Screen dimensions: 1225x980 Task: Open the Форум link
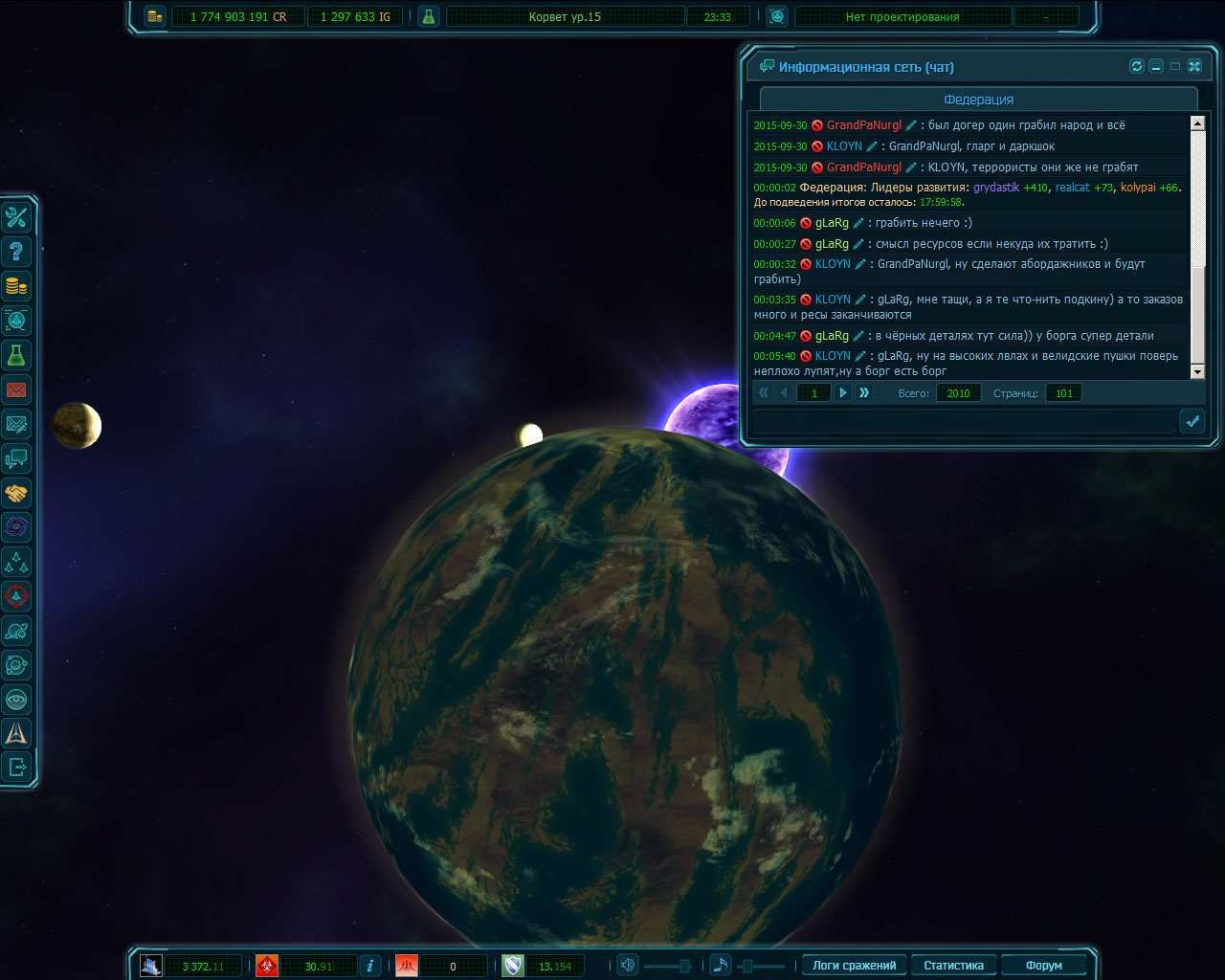[1043, 966]
